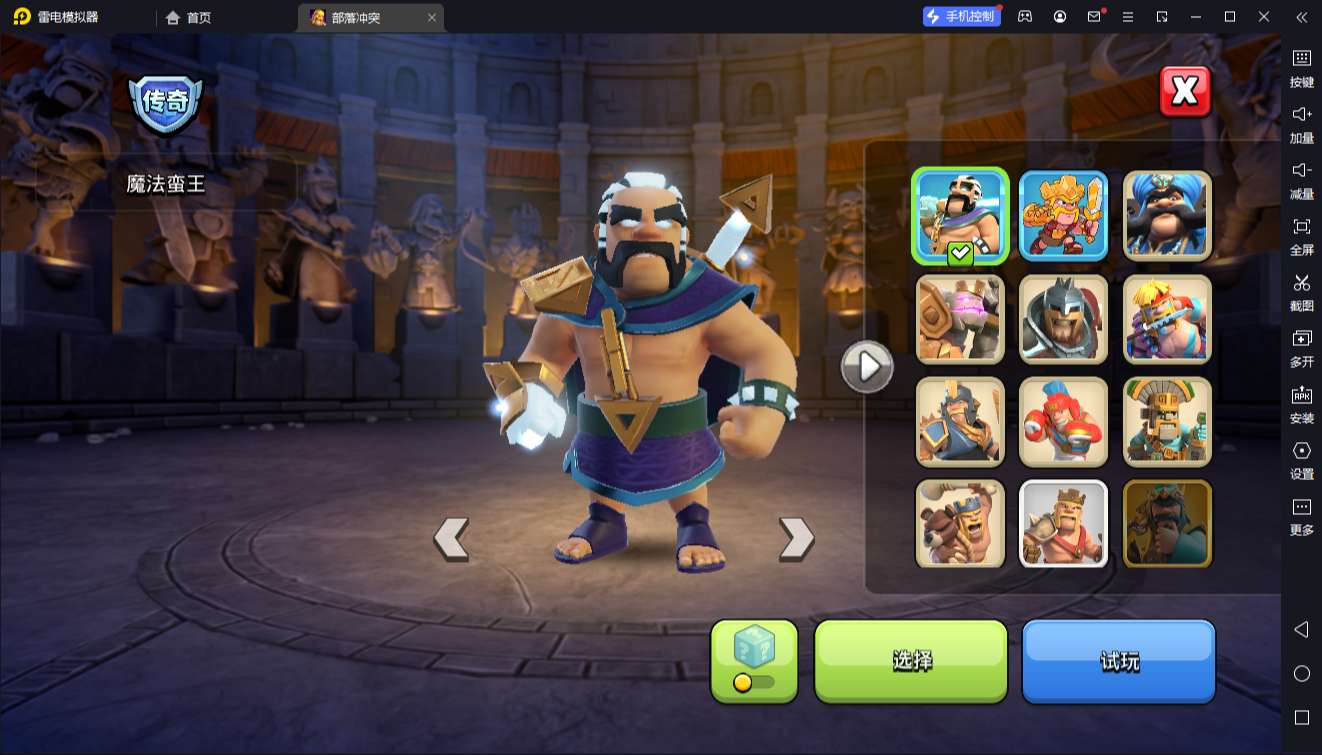Pick the blue turban mustache skin
1322x755 pixels.
click(1167, 216)
